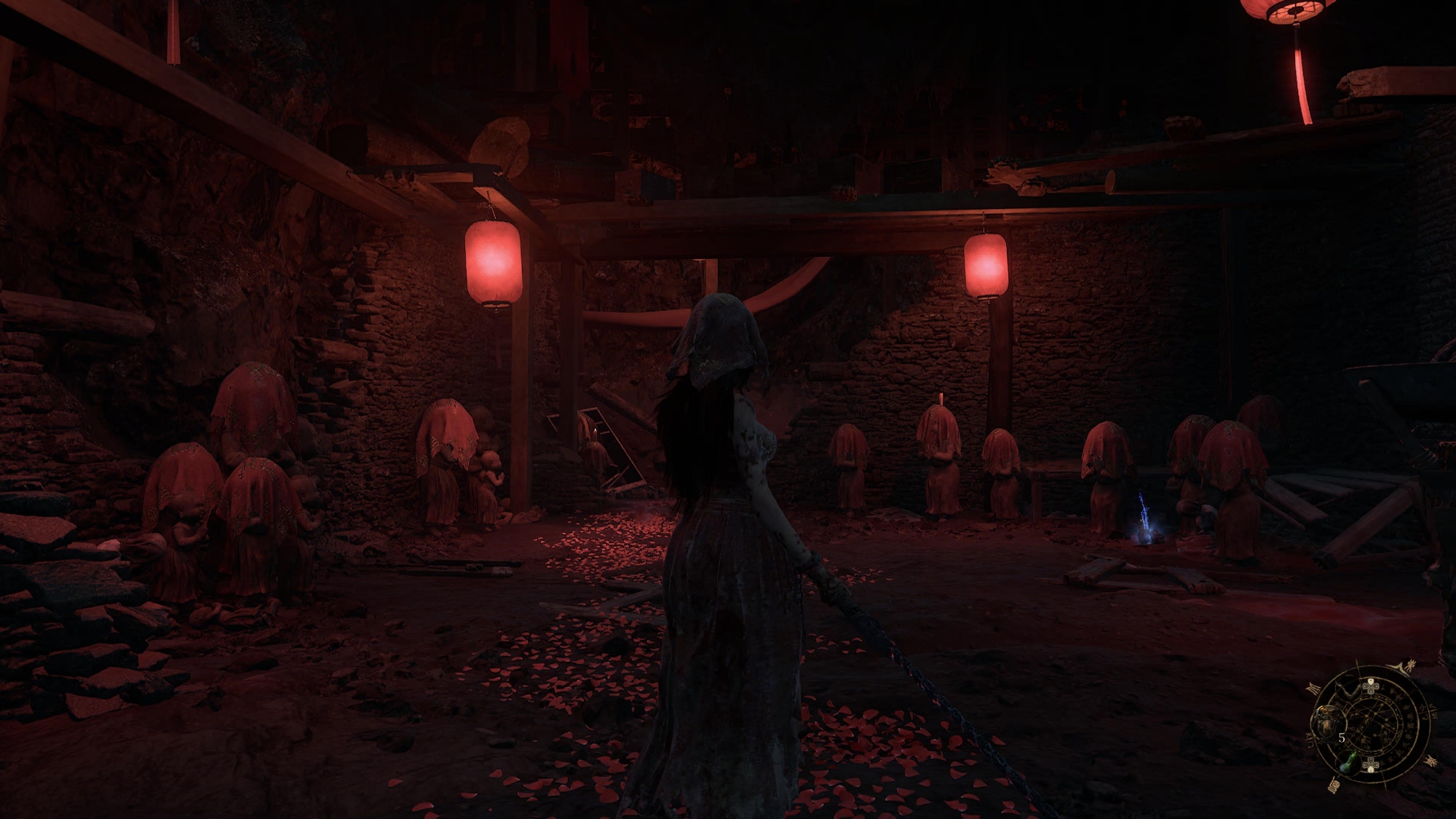Click the center of the astrological item wheel

pos(1373,723)
